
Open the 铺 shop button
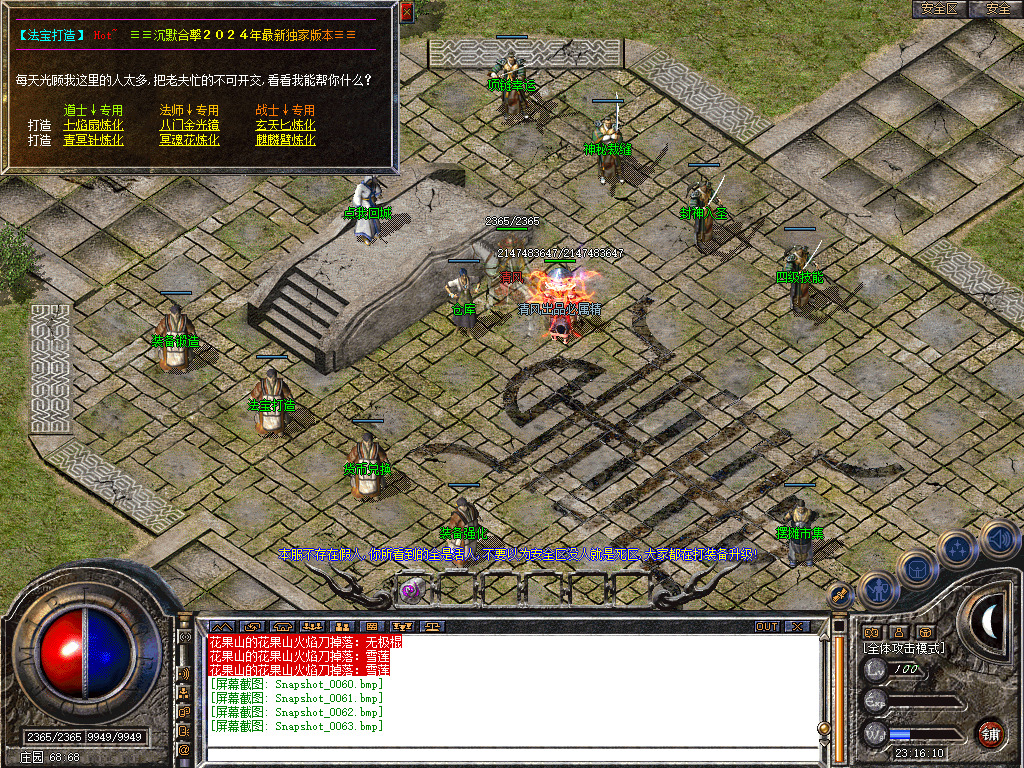[991, 733]
